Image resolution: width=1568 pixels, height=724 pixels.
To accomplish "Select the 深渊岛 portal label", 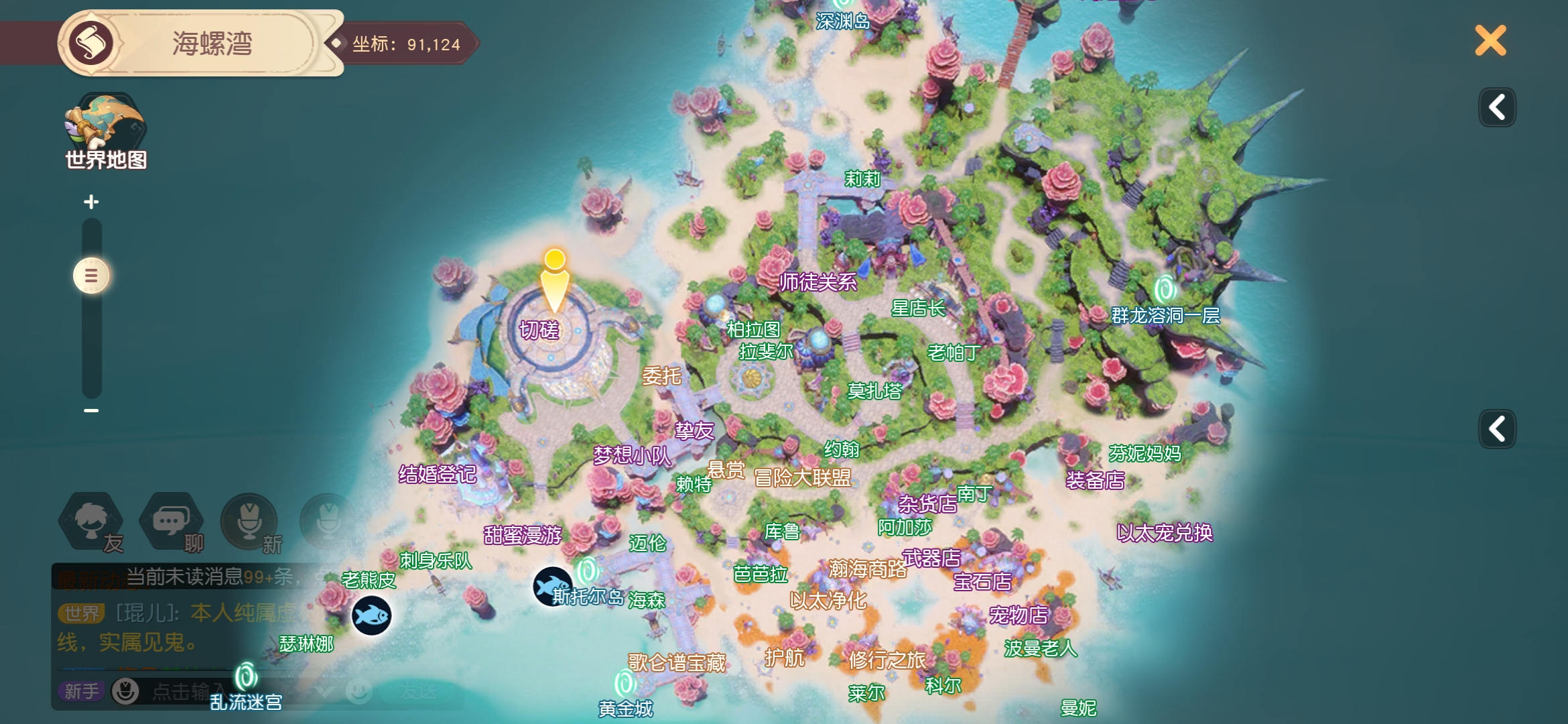I will coord(842,21).
